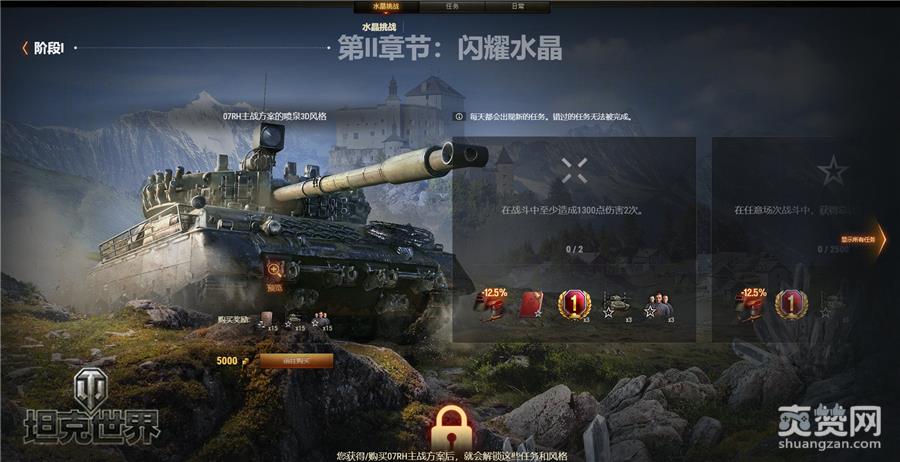Click the orange purchase button beside 5000 gold
This screenshot has height=462, width=900.
[x=296, y=360]
